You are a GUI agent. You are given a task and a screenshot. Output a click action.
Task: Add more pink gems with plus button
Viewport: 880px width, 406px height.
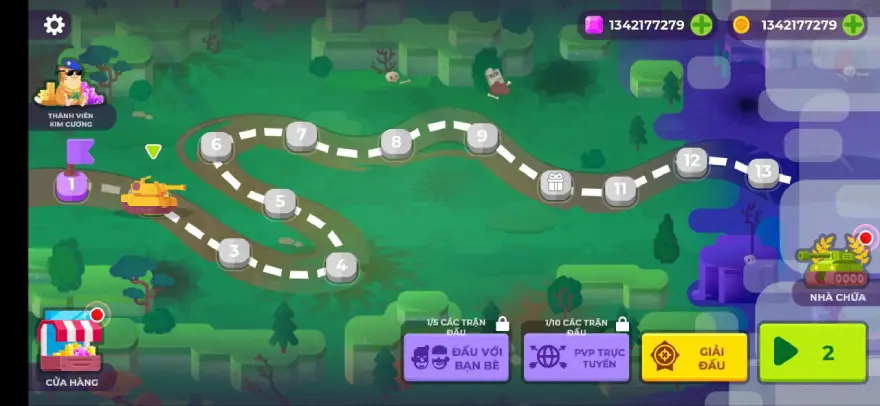point(702,25)
